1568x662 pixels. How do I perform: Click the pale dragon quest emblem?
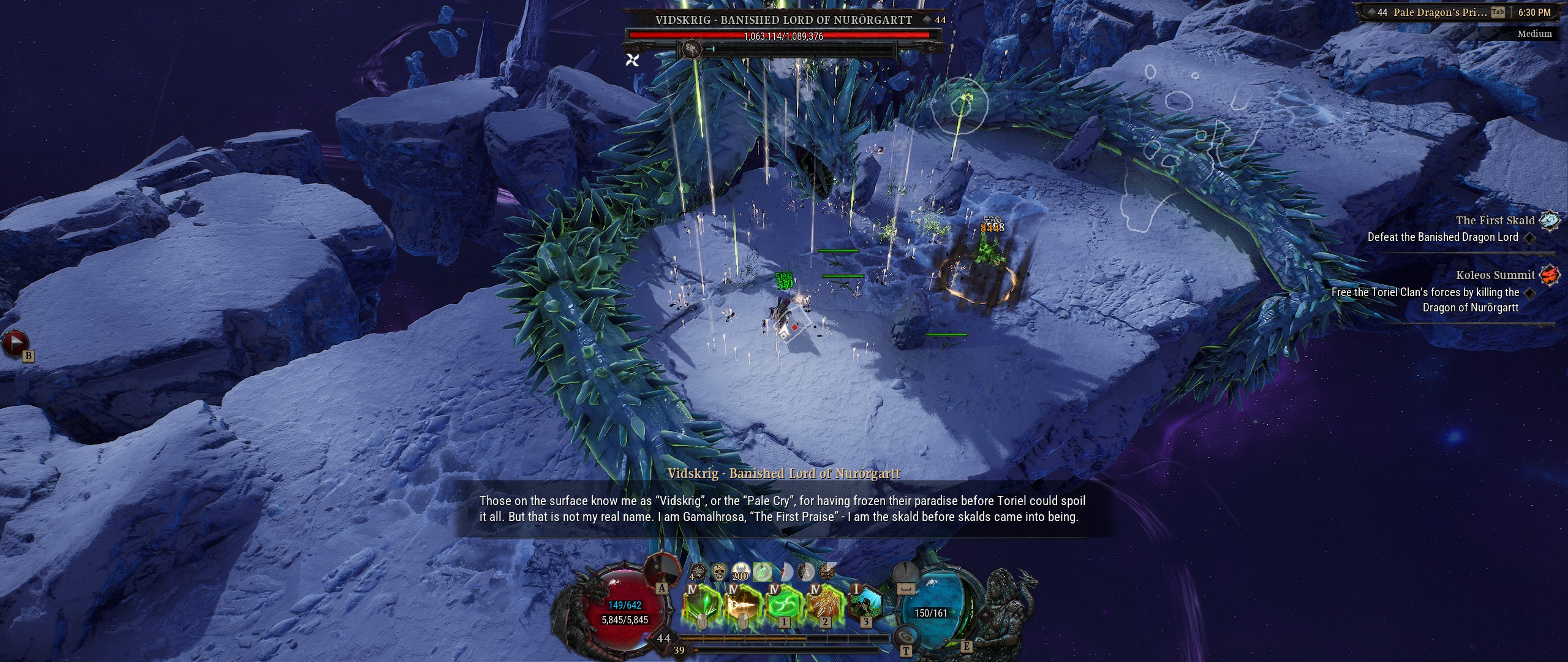click(1550, 221)
